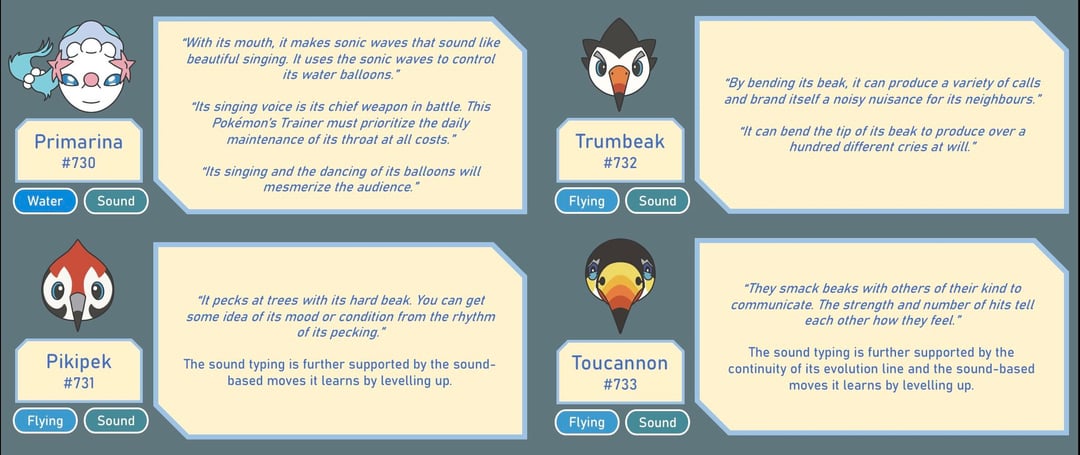The height and width of the screenshot is (455, 1080).
Task: Open the Pikipek #731 name card
Action: (x=78, y=371)
